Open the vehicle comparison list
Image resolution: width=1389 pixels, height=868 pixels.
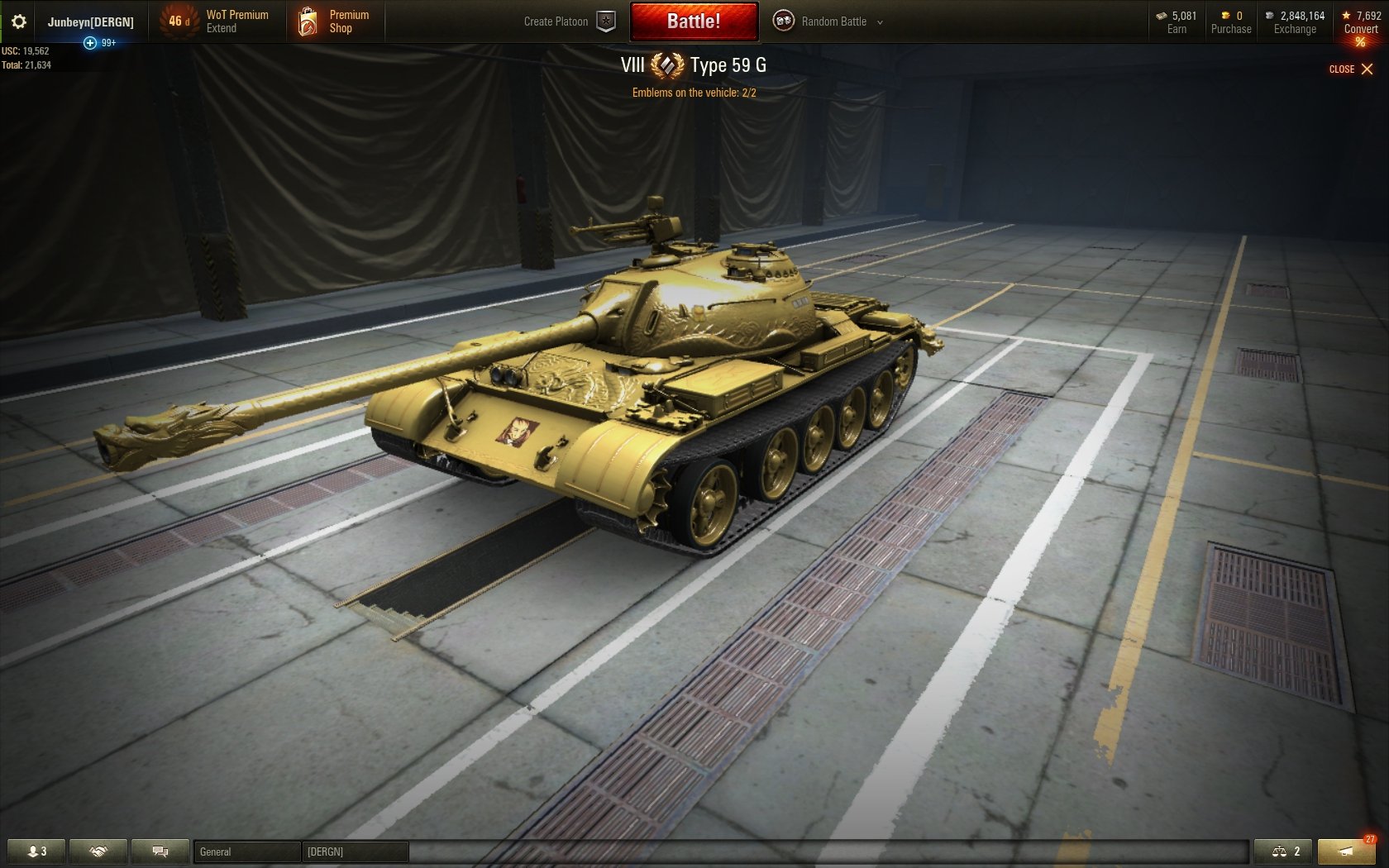1283,851
